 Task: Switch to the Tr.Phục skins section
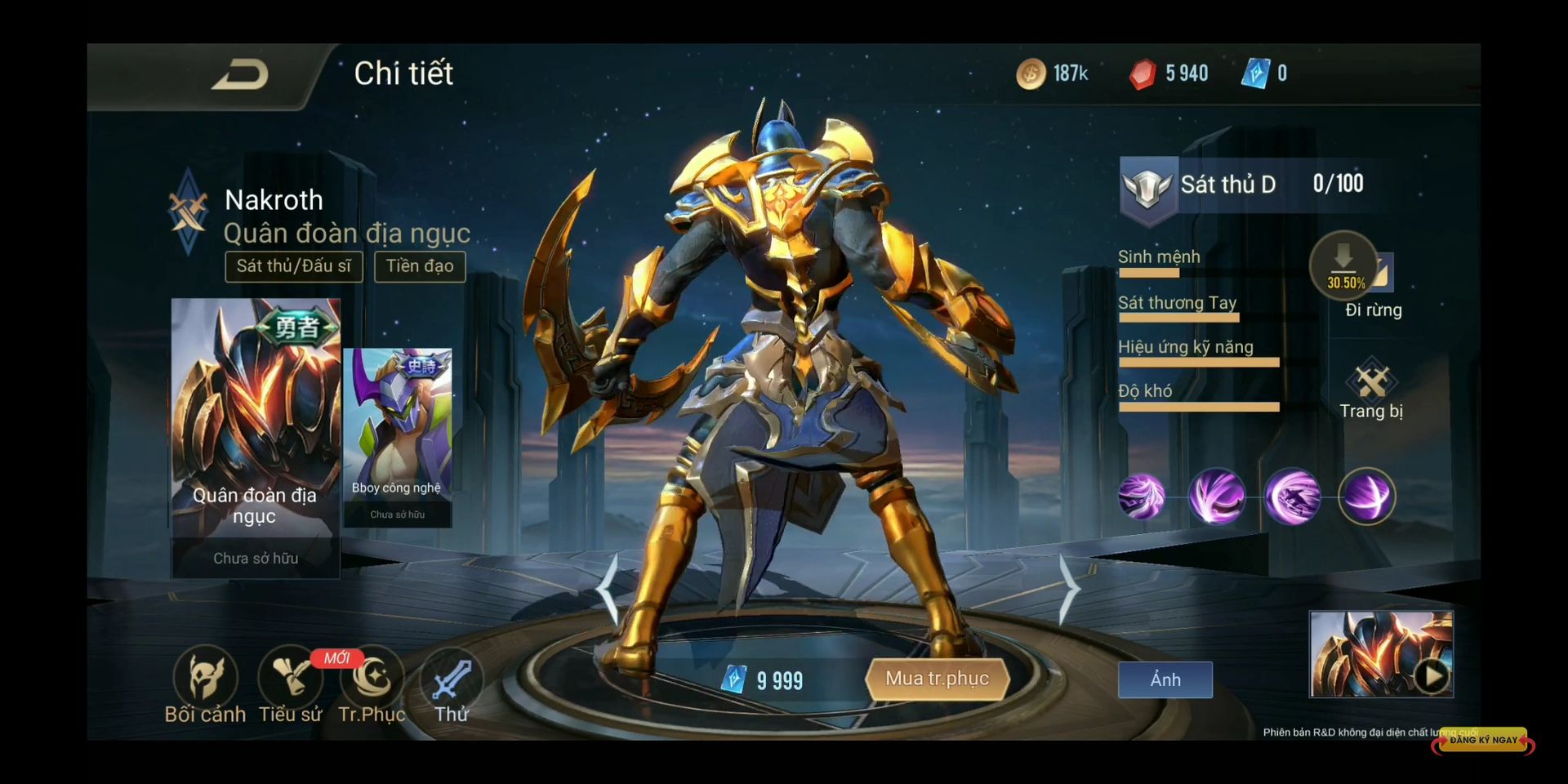coord(373,679)
